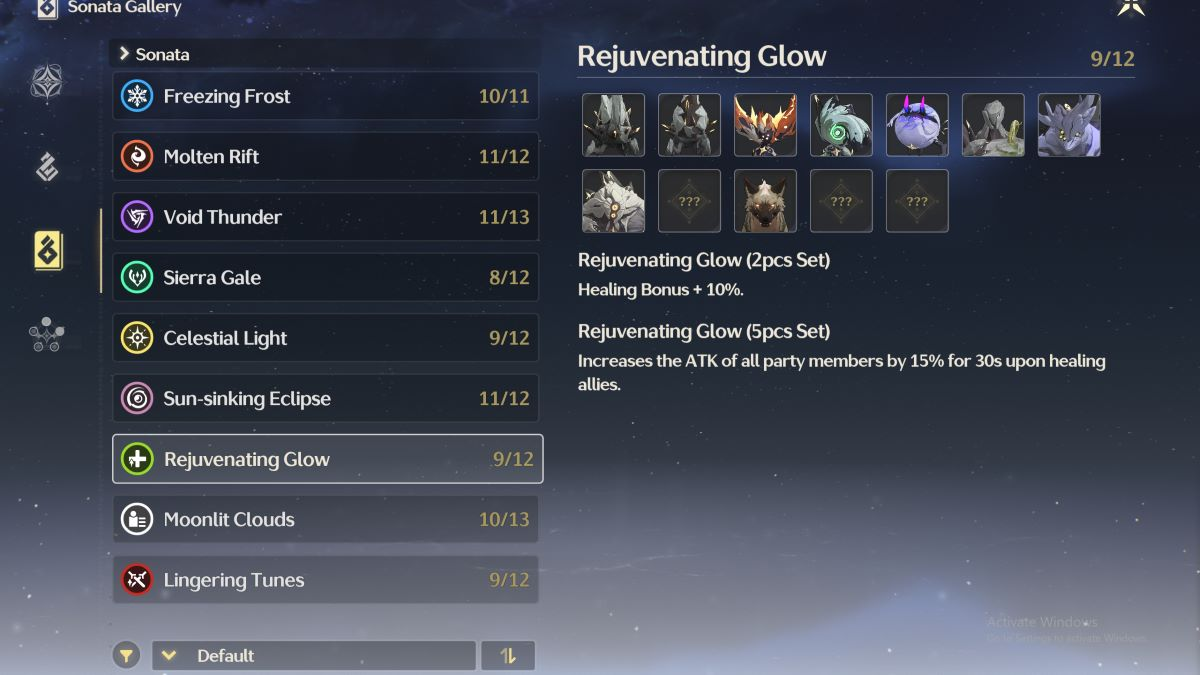The height and width of the screenshot is (675, 1200).
Task: Open Moonlit Clouds sonata info
Action: coord(325,520)
